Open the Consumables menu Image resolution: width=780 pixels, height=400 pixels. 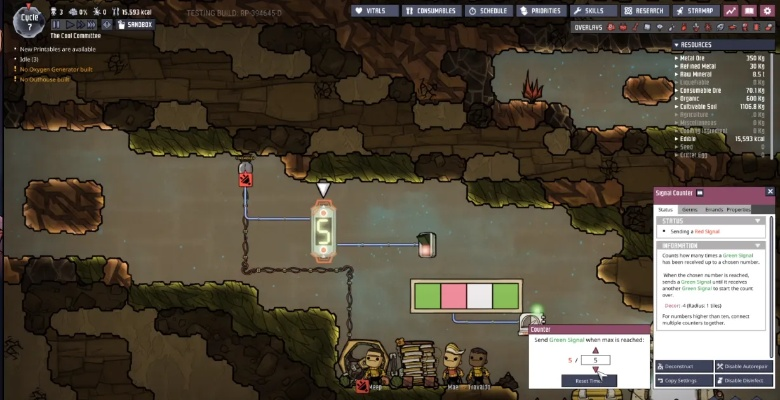point(432,11)
